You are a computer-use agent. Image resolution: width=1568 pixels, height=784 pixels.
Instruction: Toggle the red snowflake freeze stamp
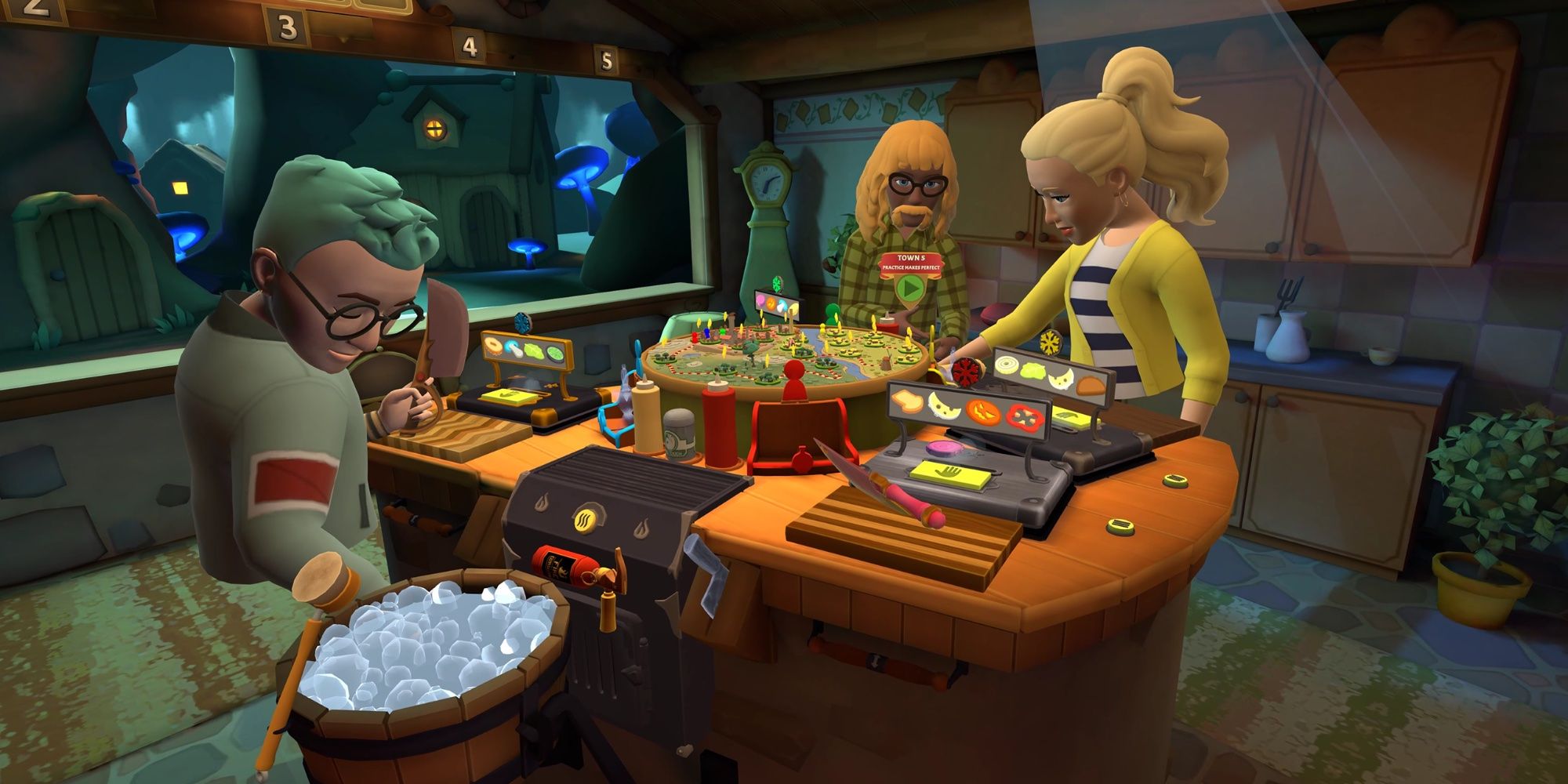pos(965,371)
